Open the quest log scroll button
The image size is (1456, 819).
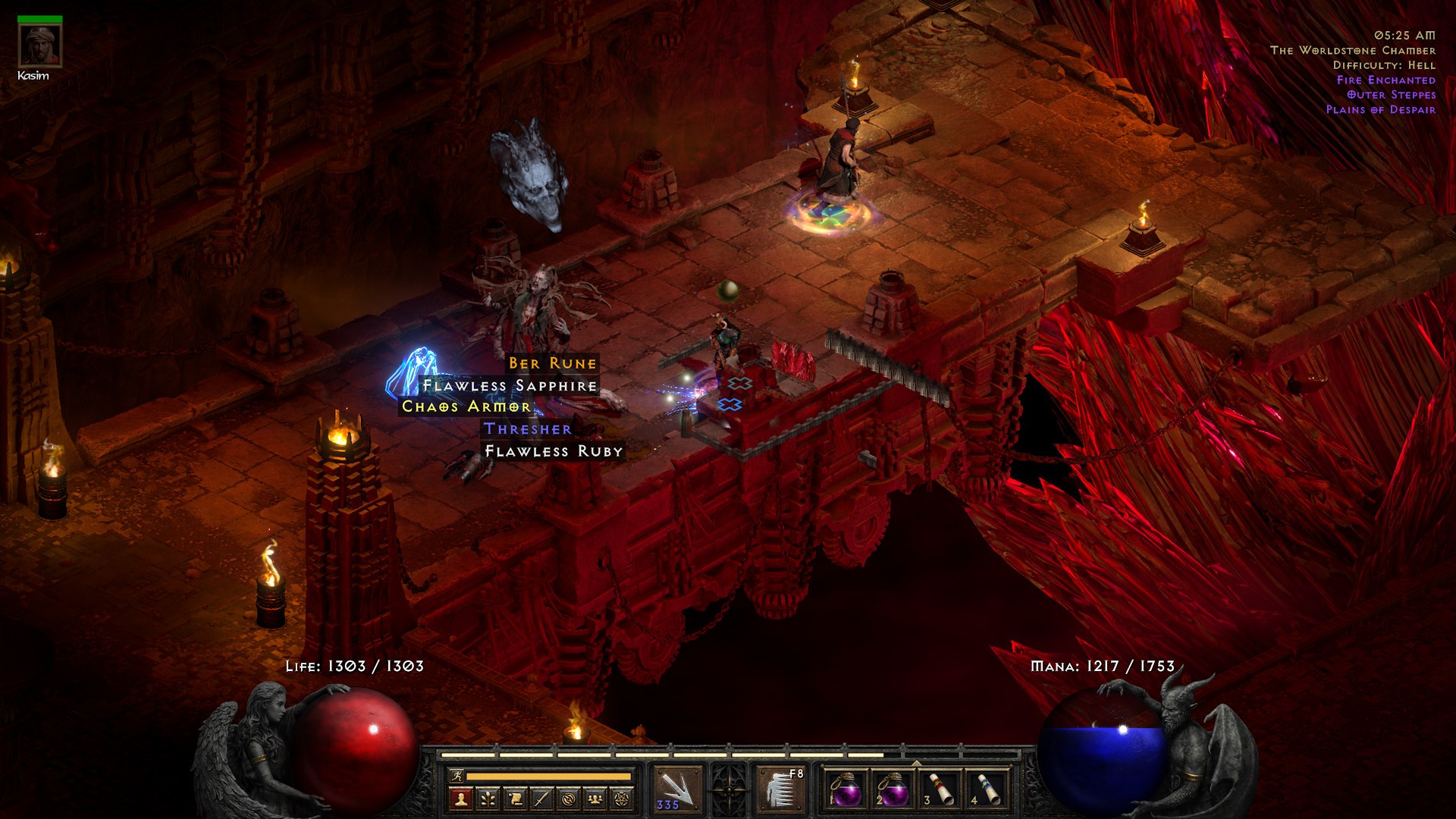pos(515,799)
